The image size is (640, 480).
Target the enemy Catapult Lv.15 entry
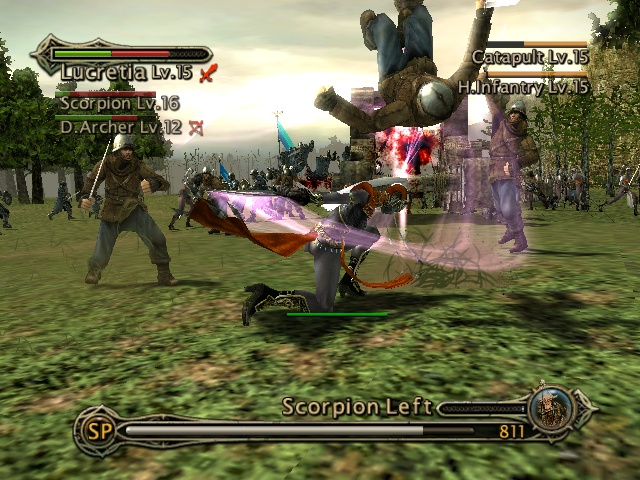point(529,57)
